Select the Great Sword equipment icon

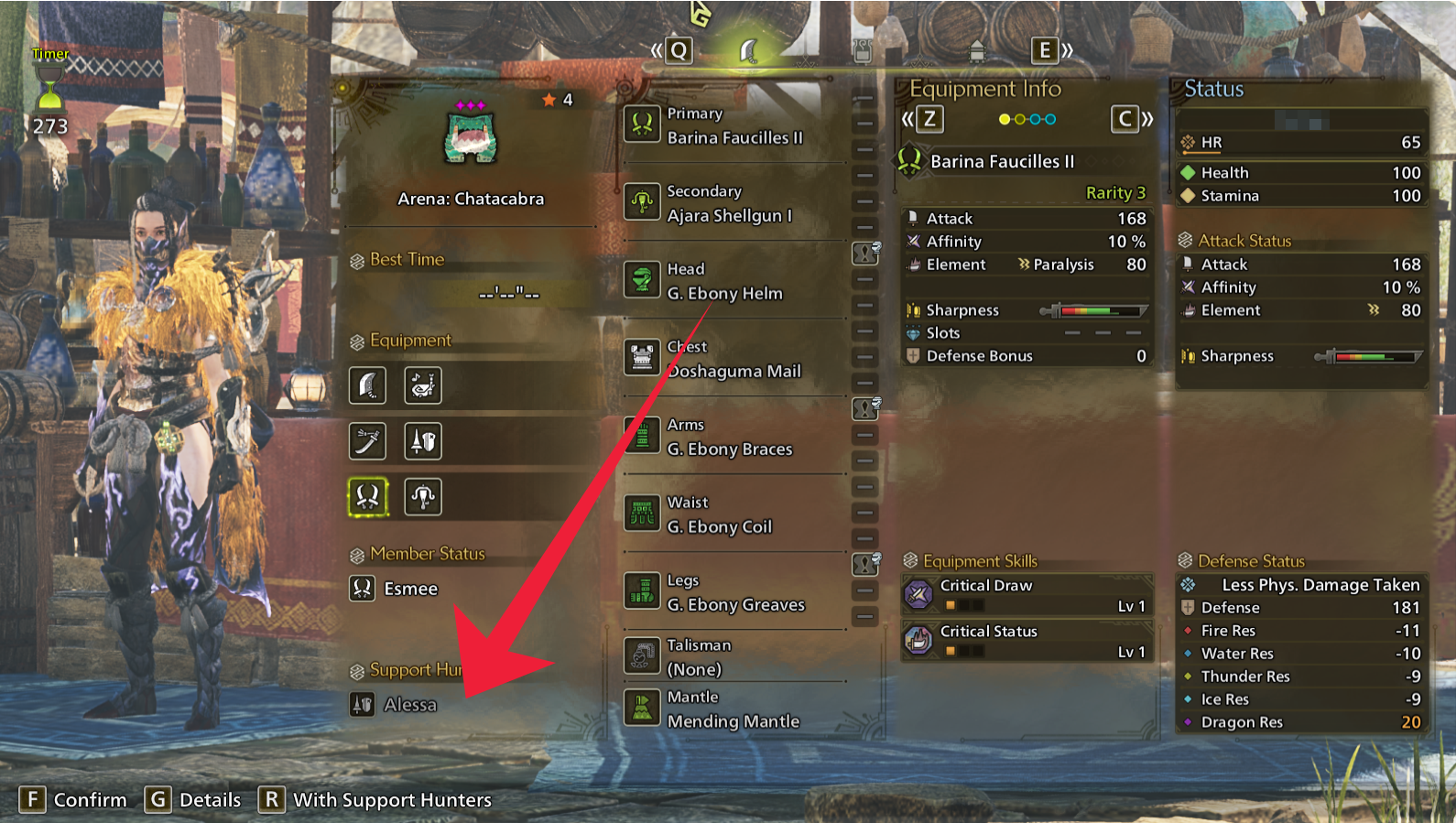pos(367,385)
